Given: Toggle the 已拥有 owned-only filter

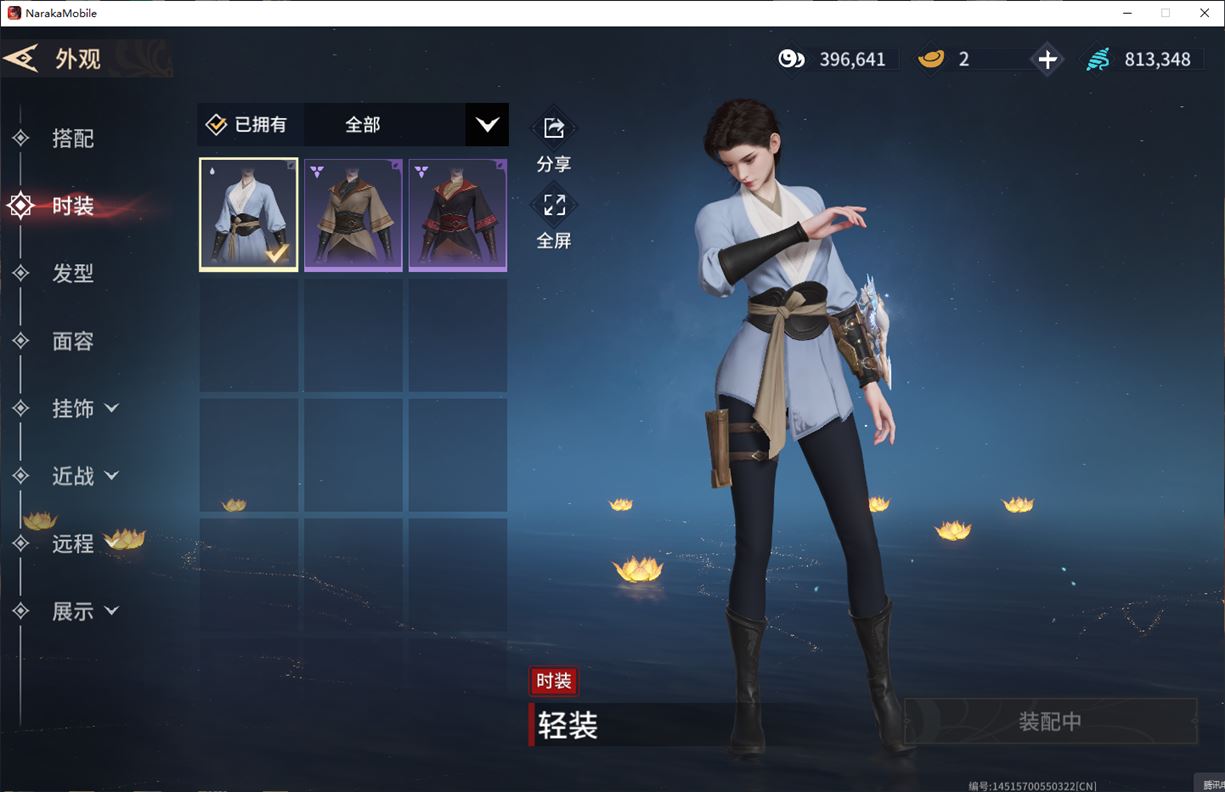Looking at the screenshot, I should click(x=247, y=125).
